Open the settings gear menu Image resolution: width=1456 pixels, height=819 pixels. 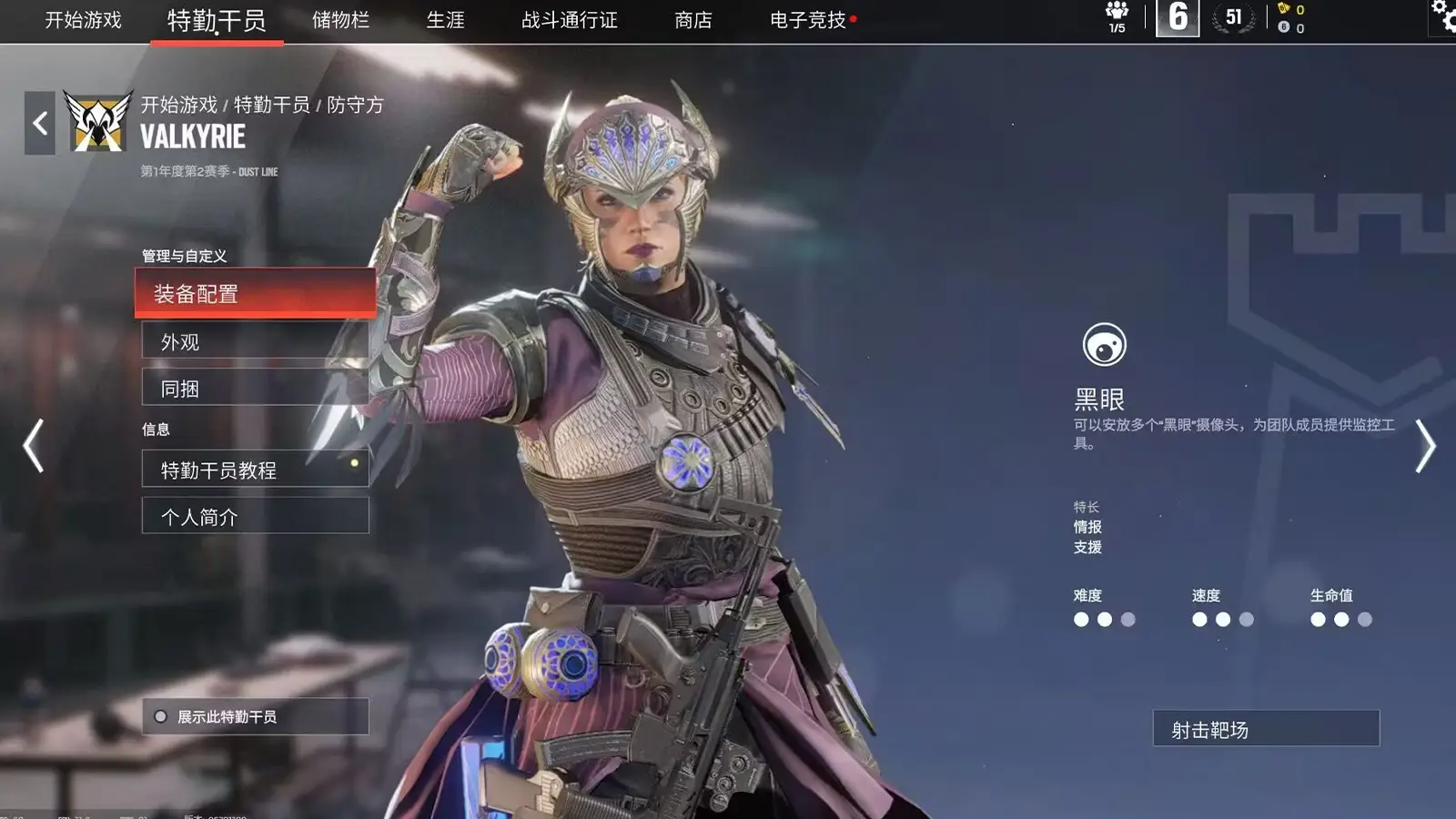(x=1441, y=13)
